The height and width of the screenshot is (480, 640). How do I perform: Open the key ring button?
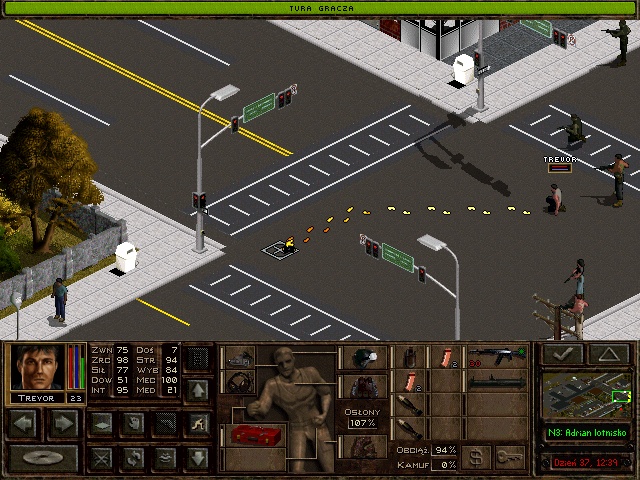click(510, 456)
